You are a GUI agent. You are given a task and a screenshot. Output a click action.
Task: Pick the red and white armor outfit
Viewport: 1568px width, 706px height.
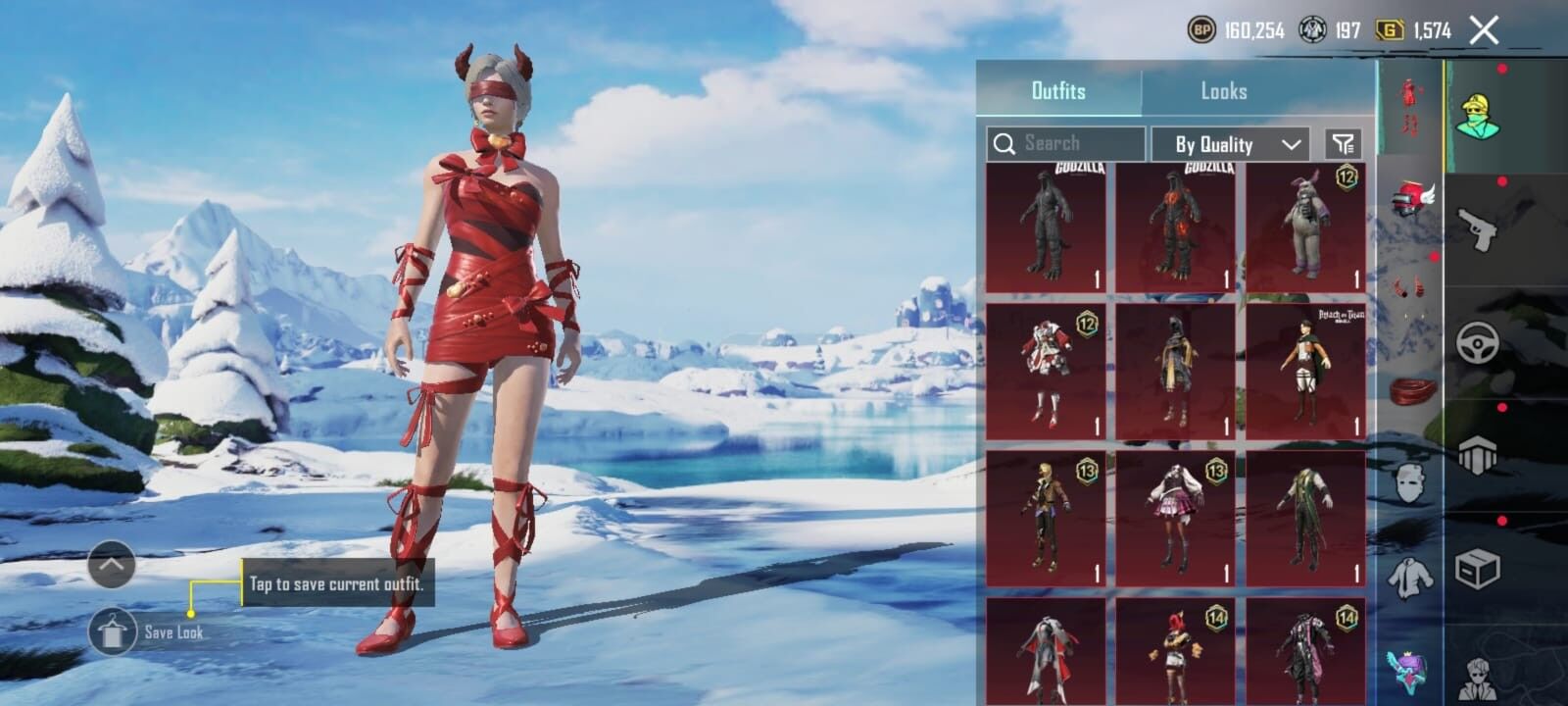[x=1046, y=373]
